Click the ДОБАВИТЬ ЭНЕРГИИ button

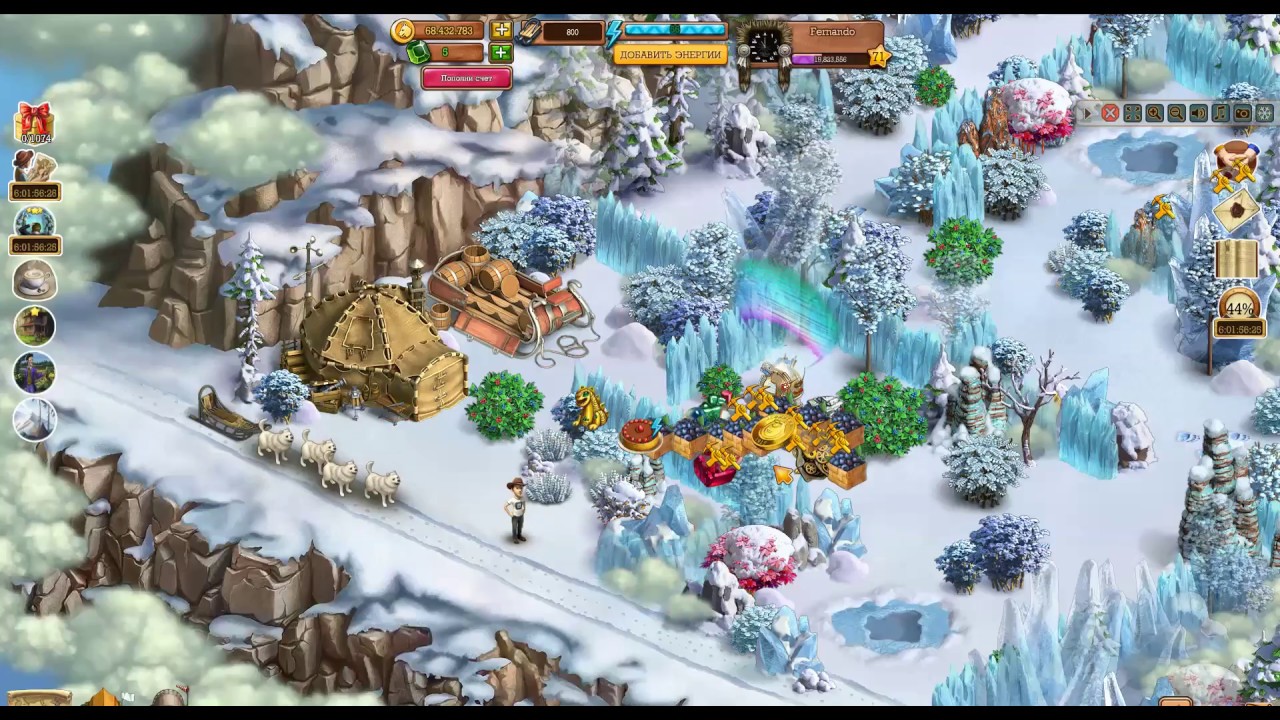coord(669,55)
